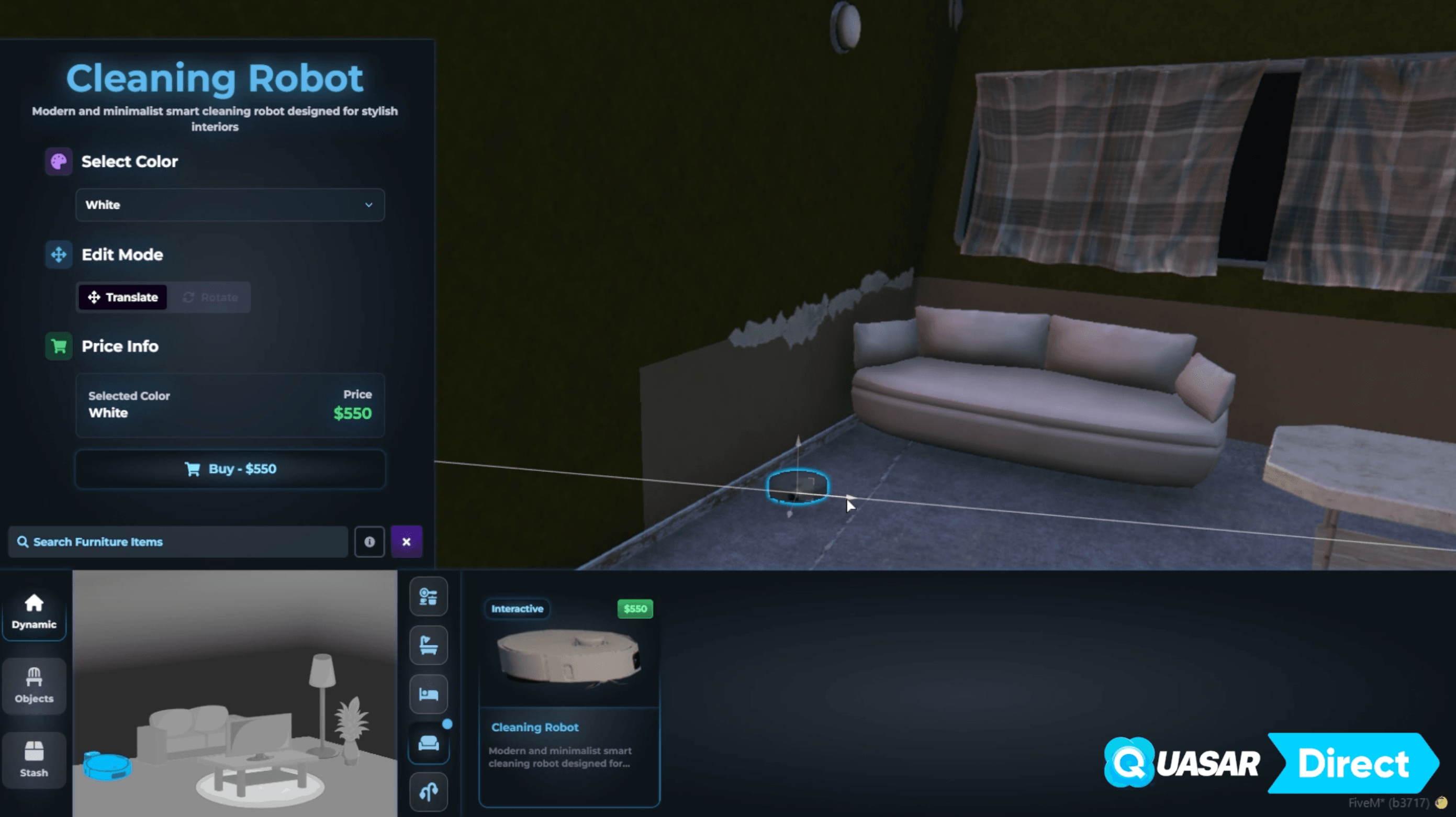Click the Buy - $550 button
Image resolution: width=1456 pixels, height=817 pixels.
pos(229,469)
